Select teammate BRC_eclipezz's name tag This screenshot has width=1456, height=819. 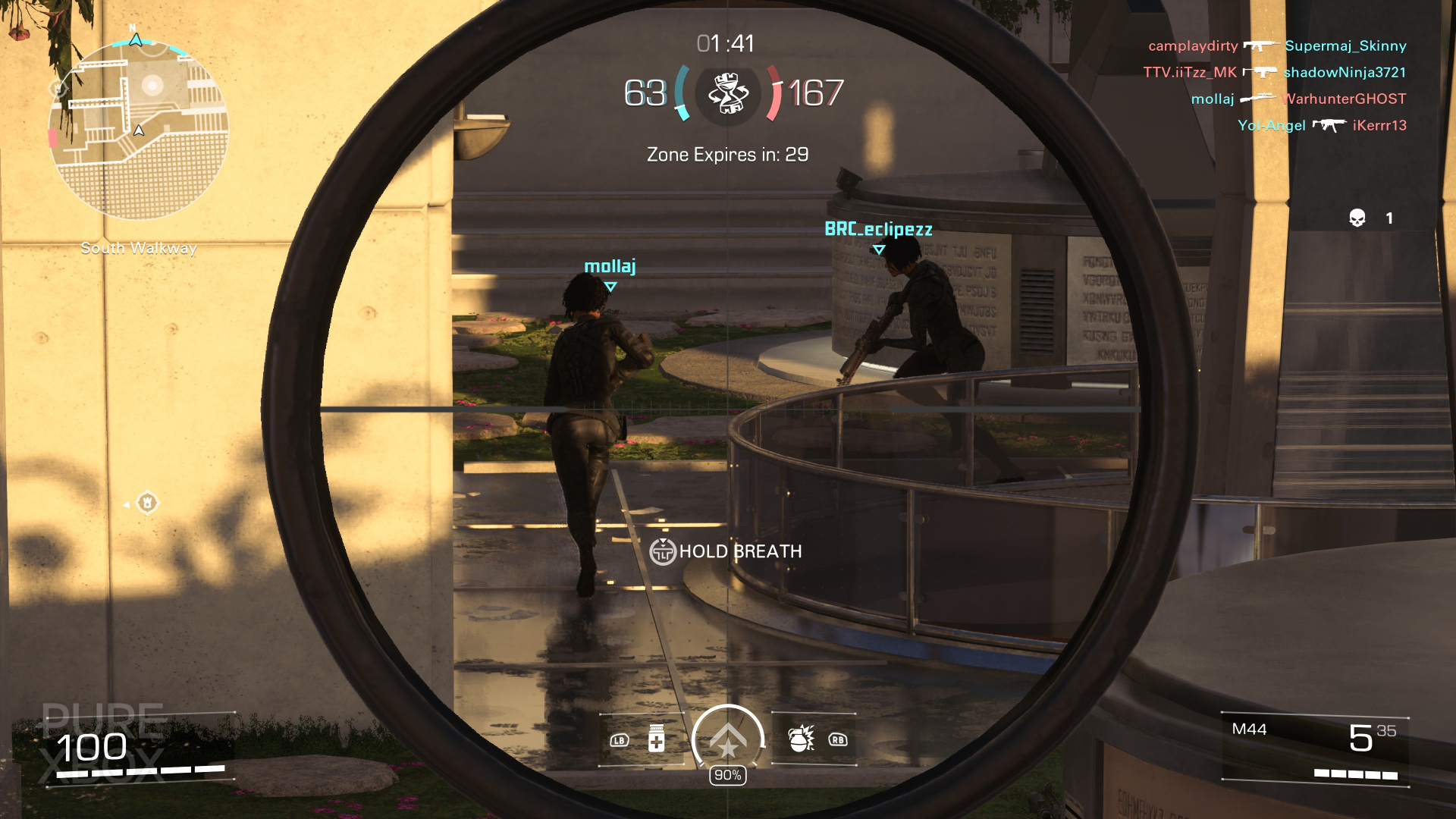(878, 229)
